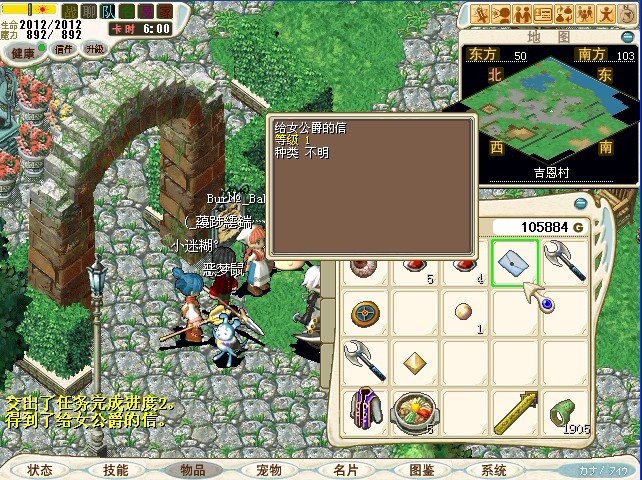
Task: Click the 升級 level-up button
Action: point(95,48)
